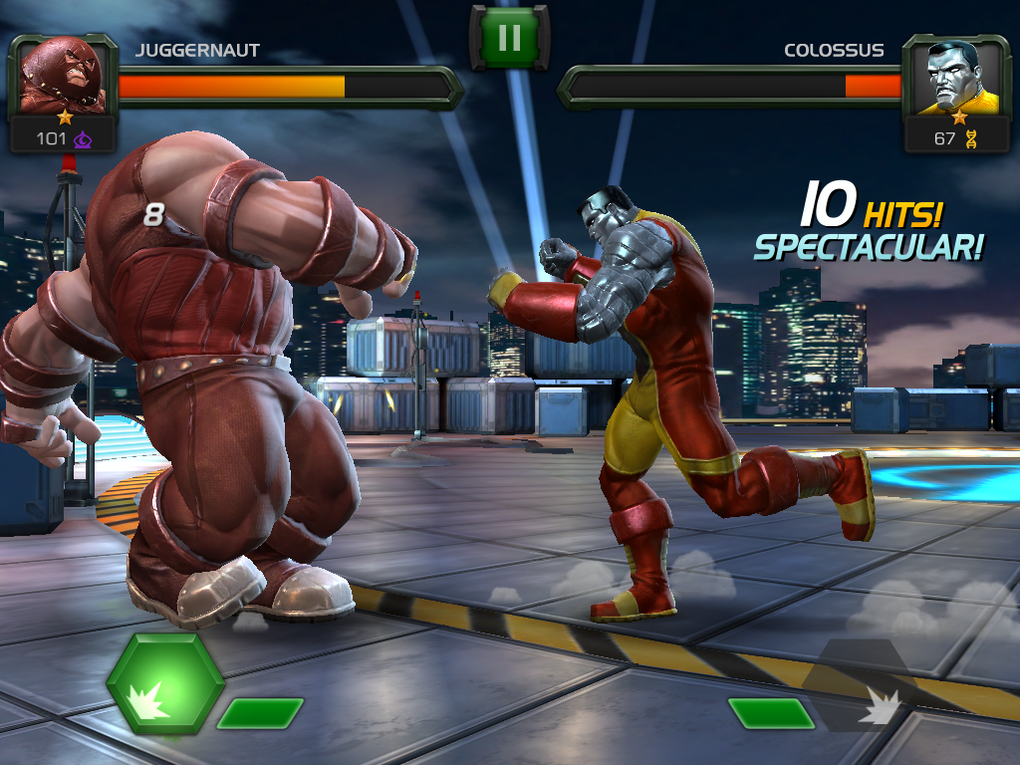Pause the fight with the green button

[509, 38]
